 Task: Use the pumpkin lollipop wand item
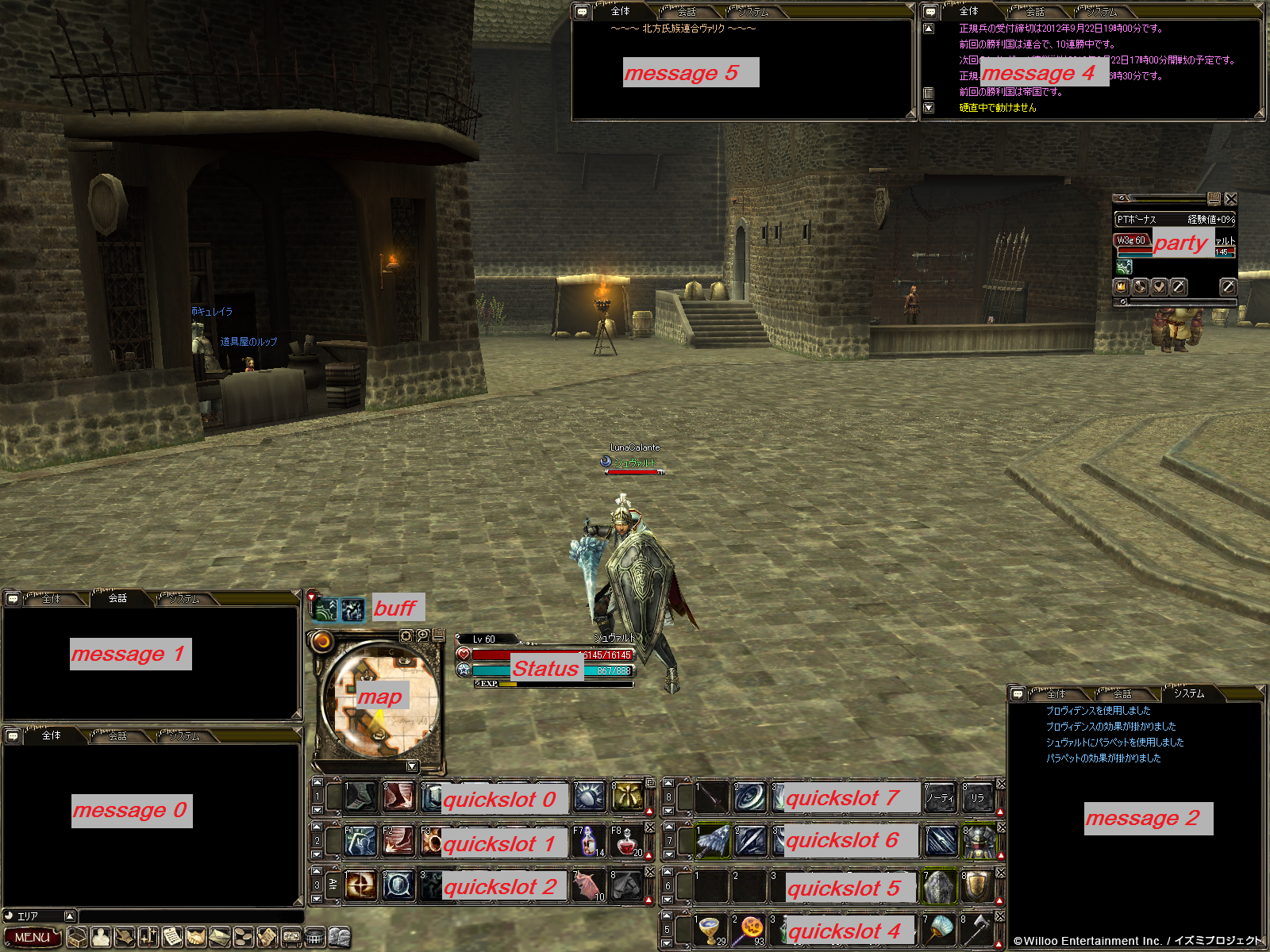tap(749, 930)
